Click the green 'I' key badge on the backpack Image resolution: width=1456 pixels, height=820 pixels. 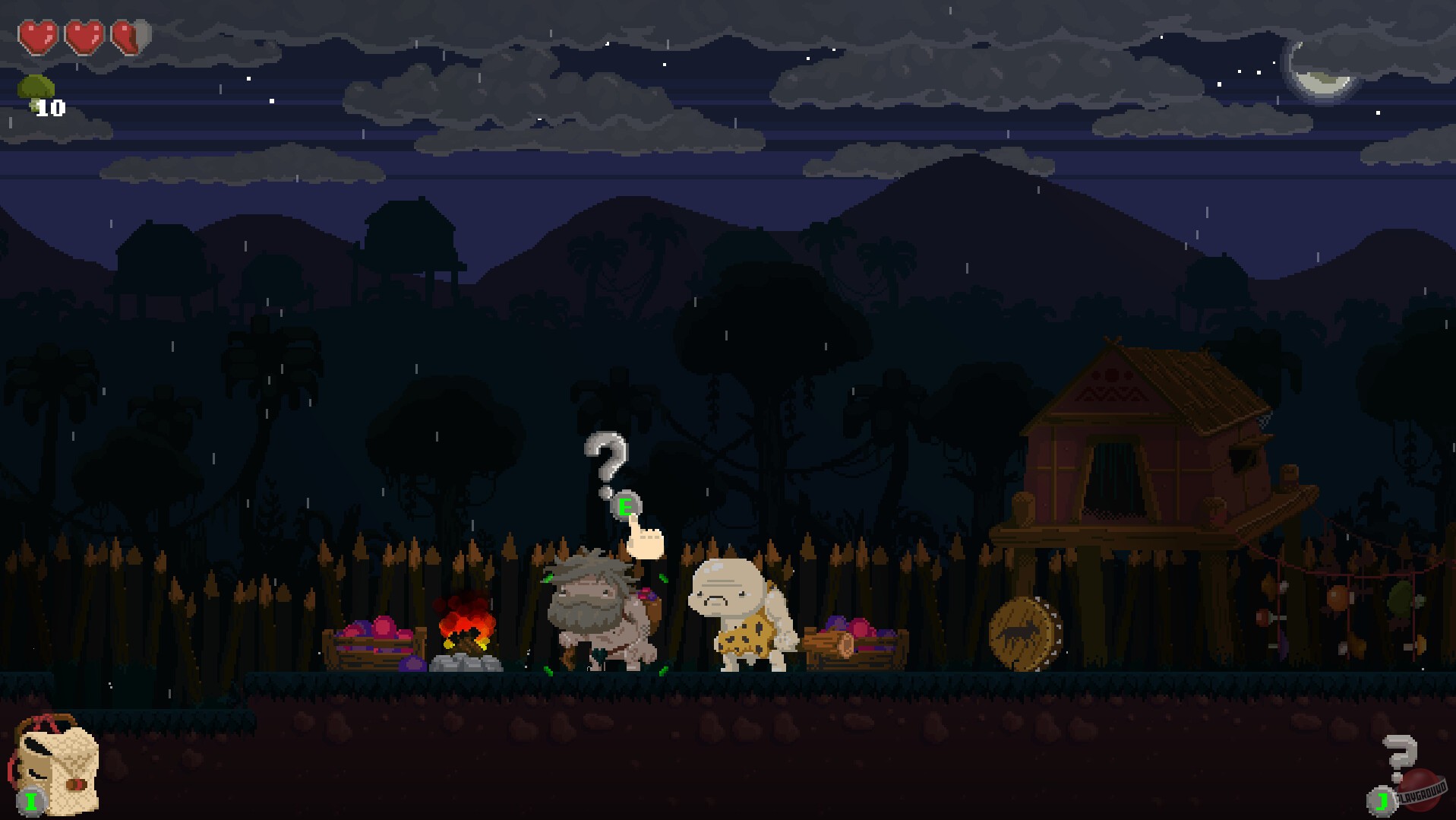30,799
